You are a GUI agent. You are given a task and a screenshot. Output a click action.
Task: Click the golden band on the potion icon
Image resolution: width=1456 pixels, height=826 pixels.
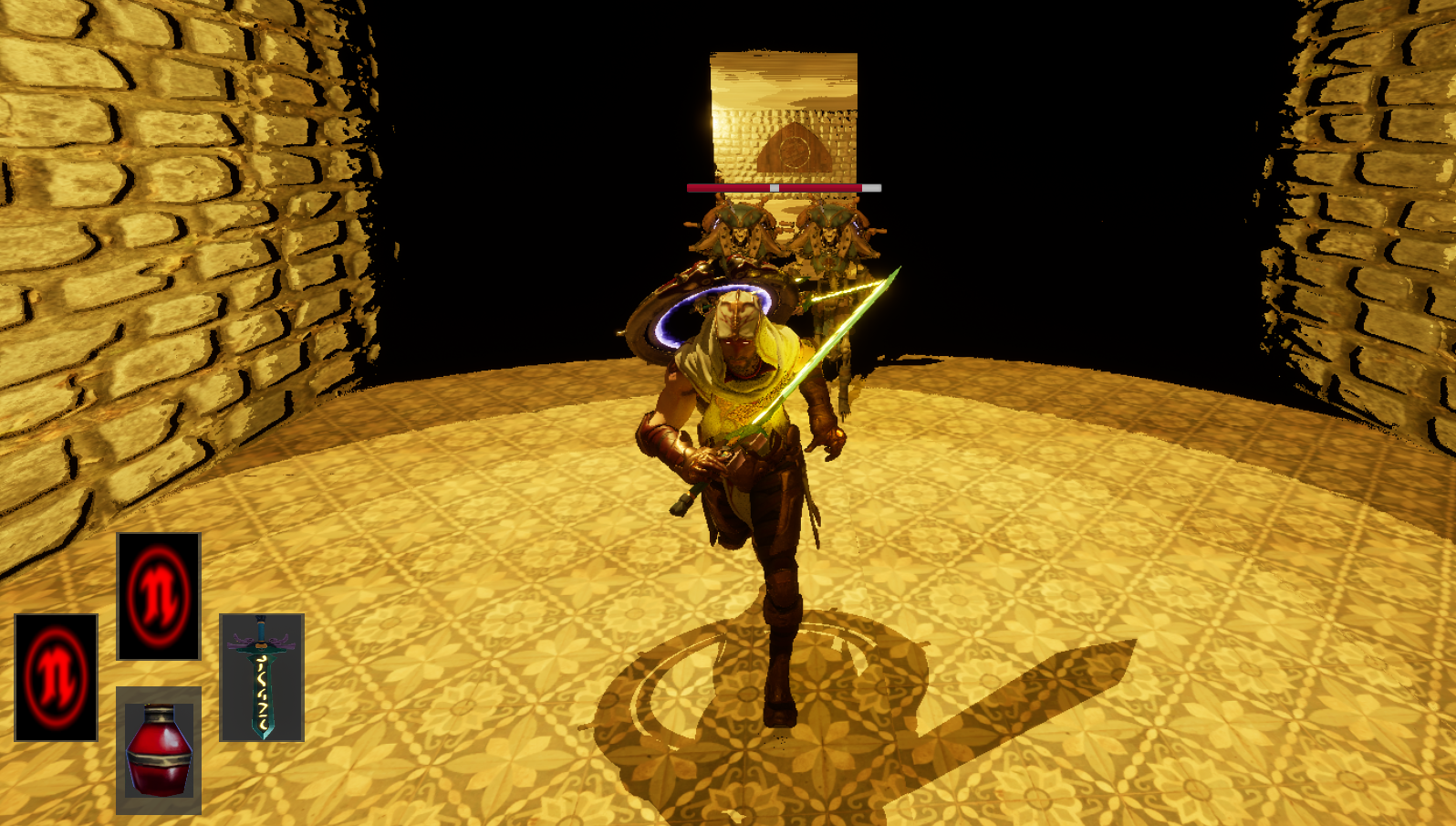pos(158,758)
